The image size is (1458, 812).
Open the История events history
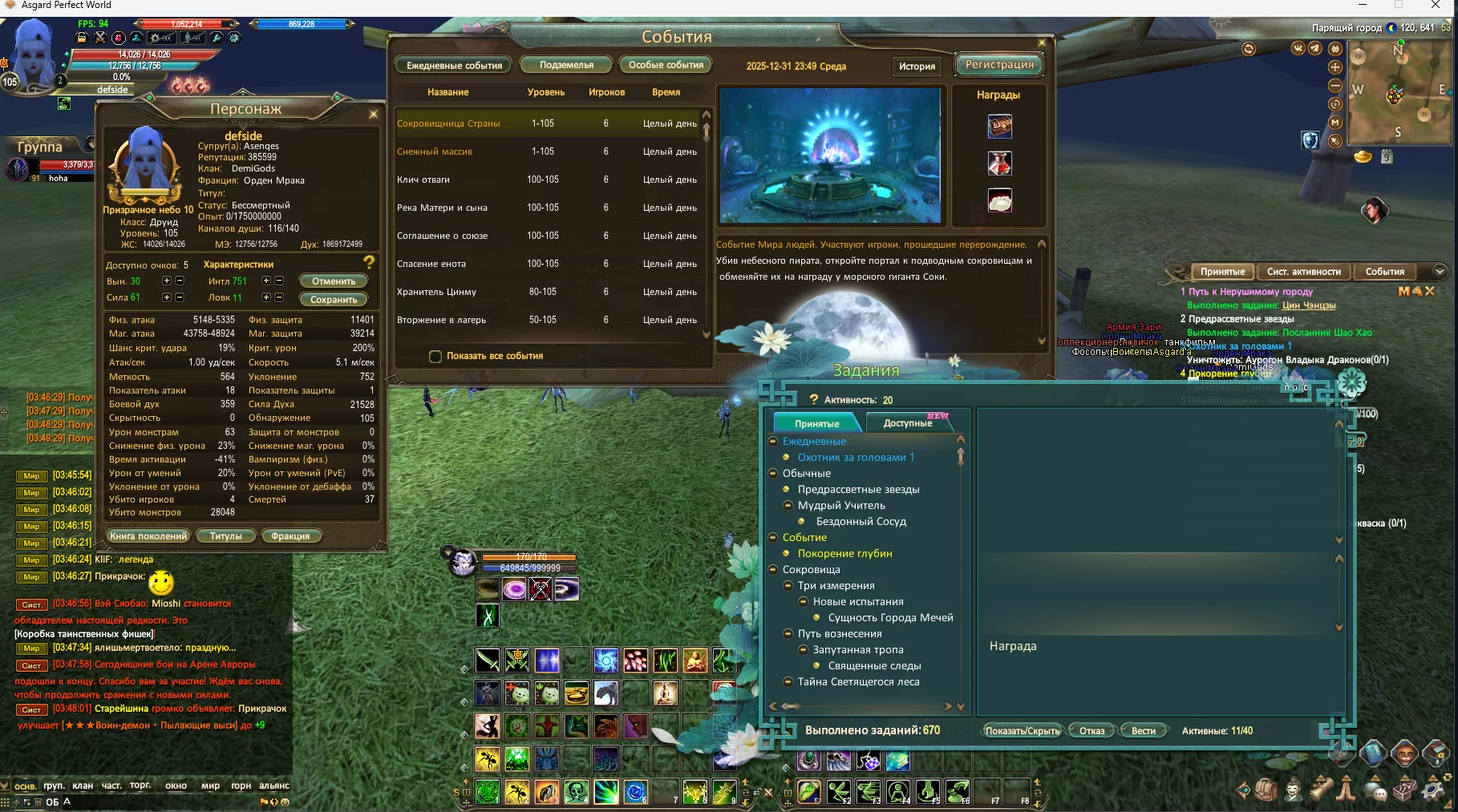(917, 67)
